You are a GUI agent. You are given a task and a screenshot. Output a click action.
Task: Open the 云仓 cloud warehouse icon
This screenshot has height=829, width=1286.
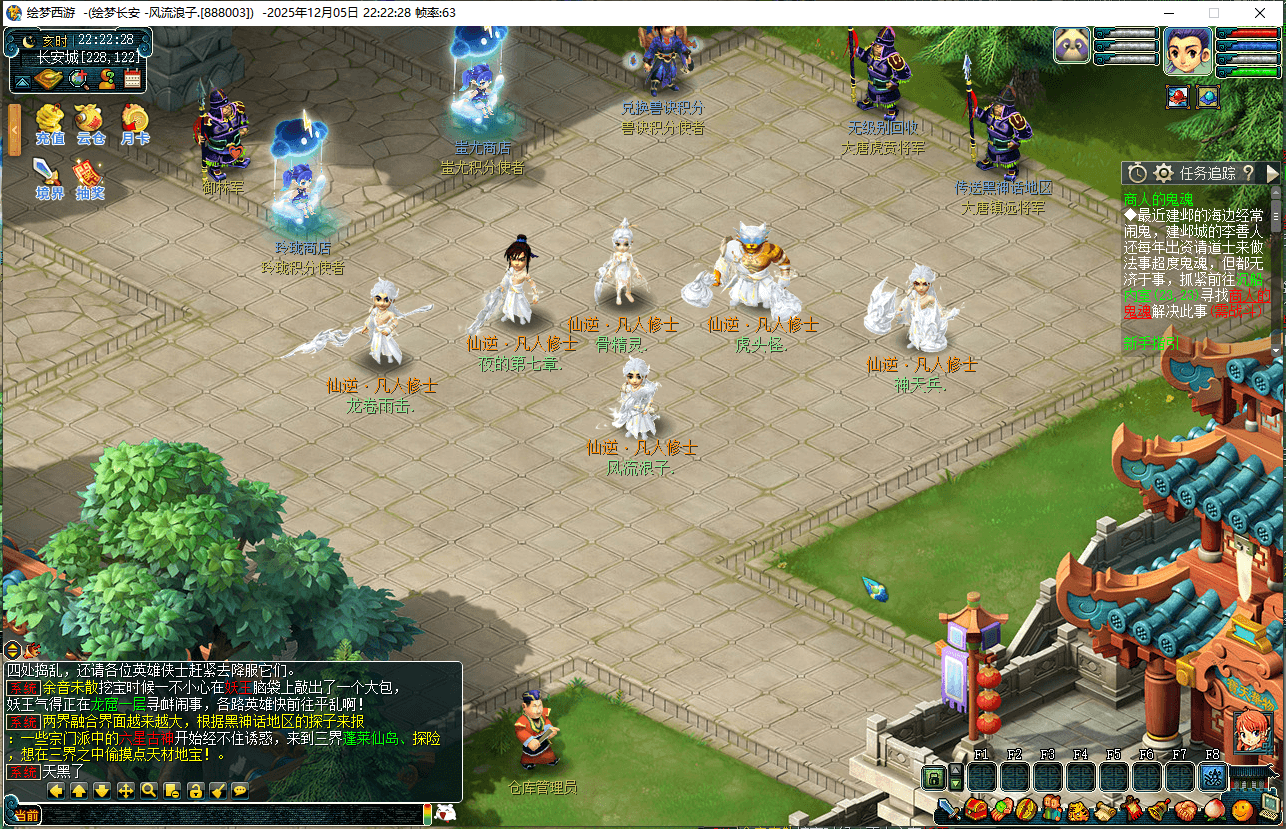(x=91, y=121)
